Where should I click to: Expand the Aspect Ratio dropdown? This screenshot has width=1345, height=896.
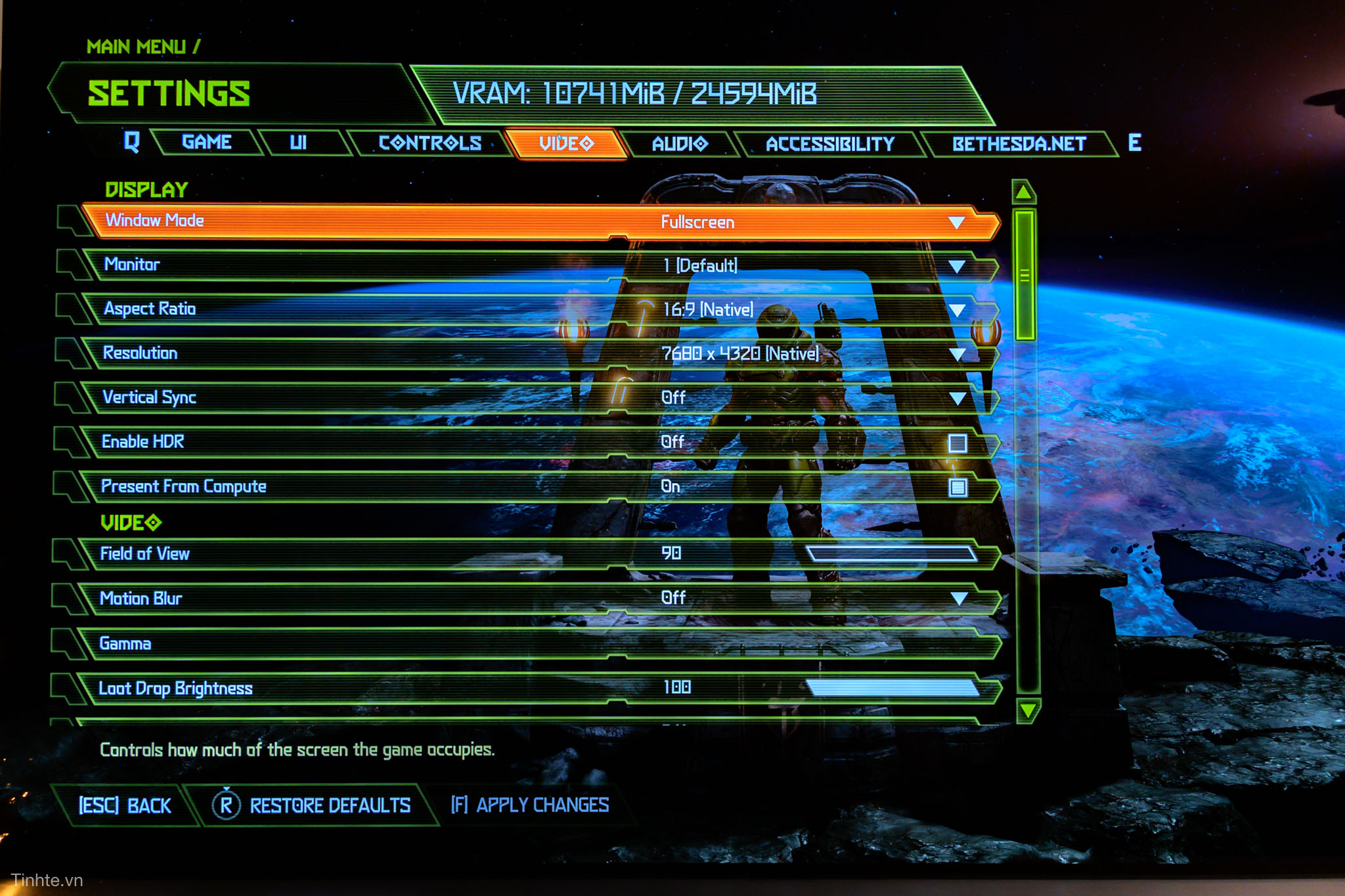(957, 310)
